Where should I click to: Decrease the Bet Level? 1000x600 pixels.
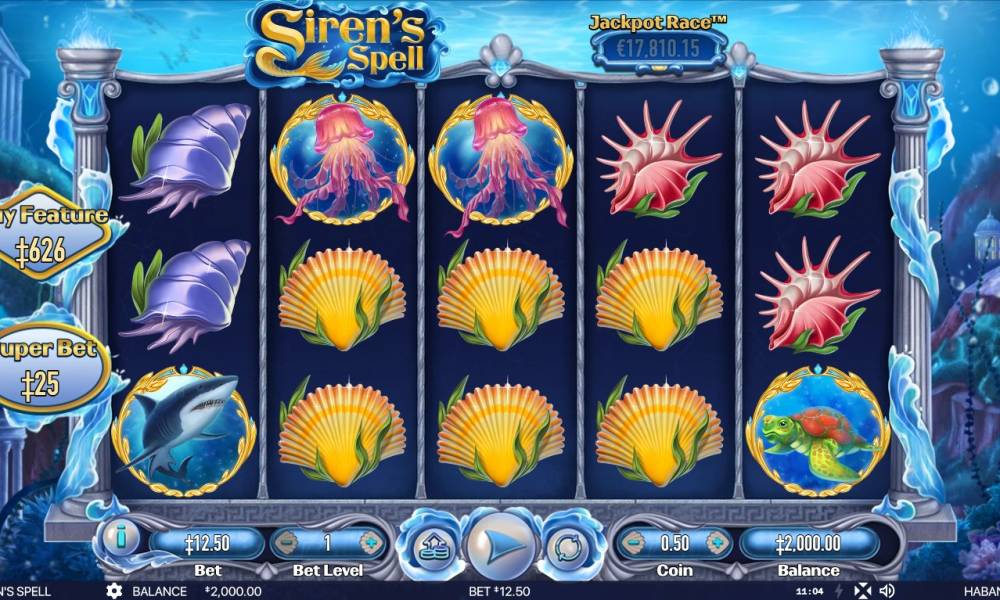tap(286, 544)
